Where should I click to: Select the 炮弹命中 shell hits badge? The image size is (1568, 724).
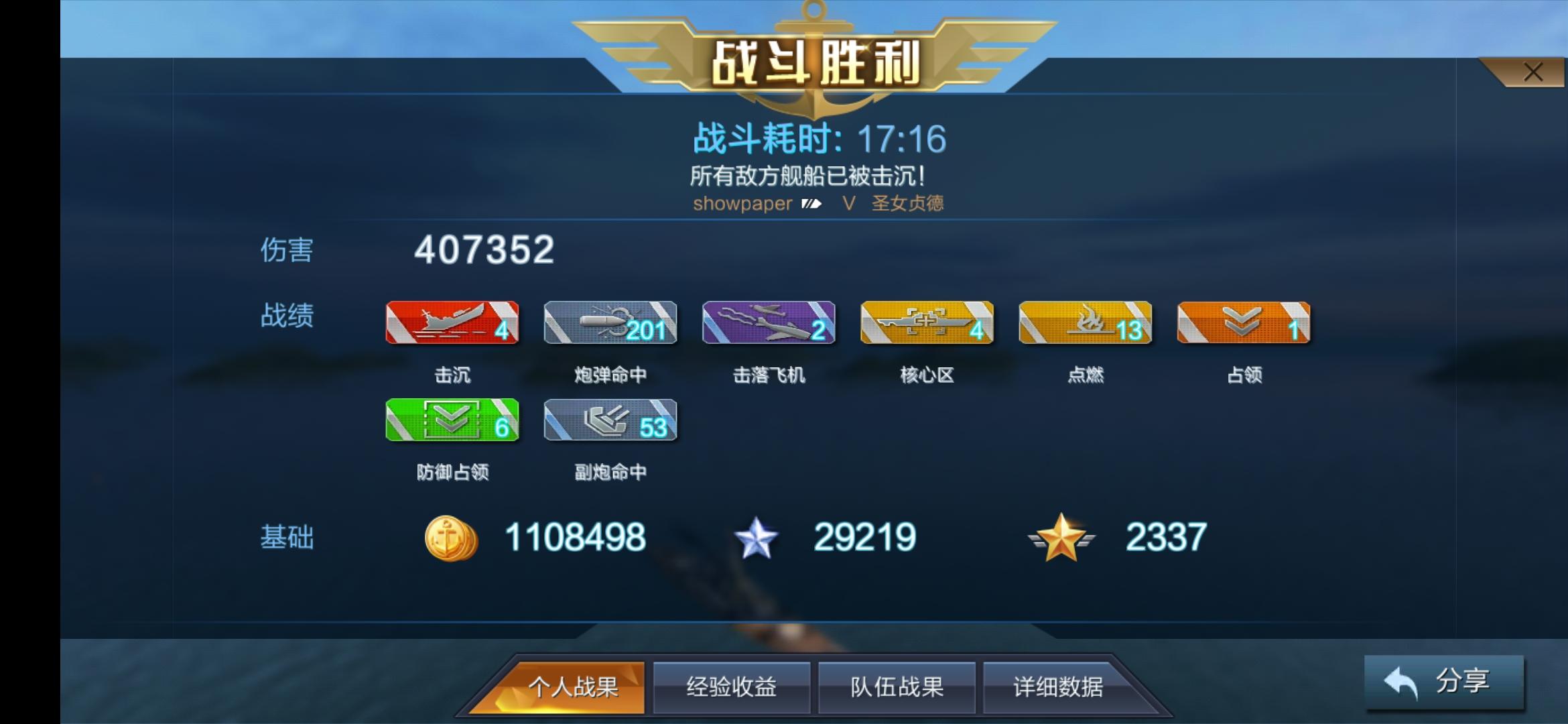coord(610,324)
